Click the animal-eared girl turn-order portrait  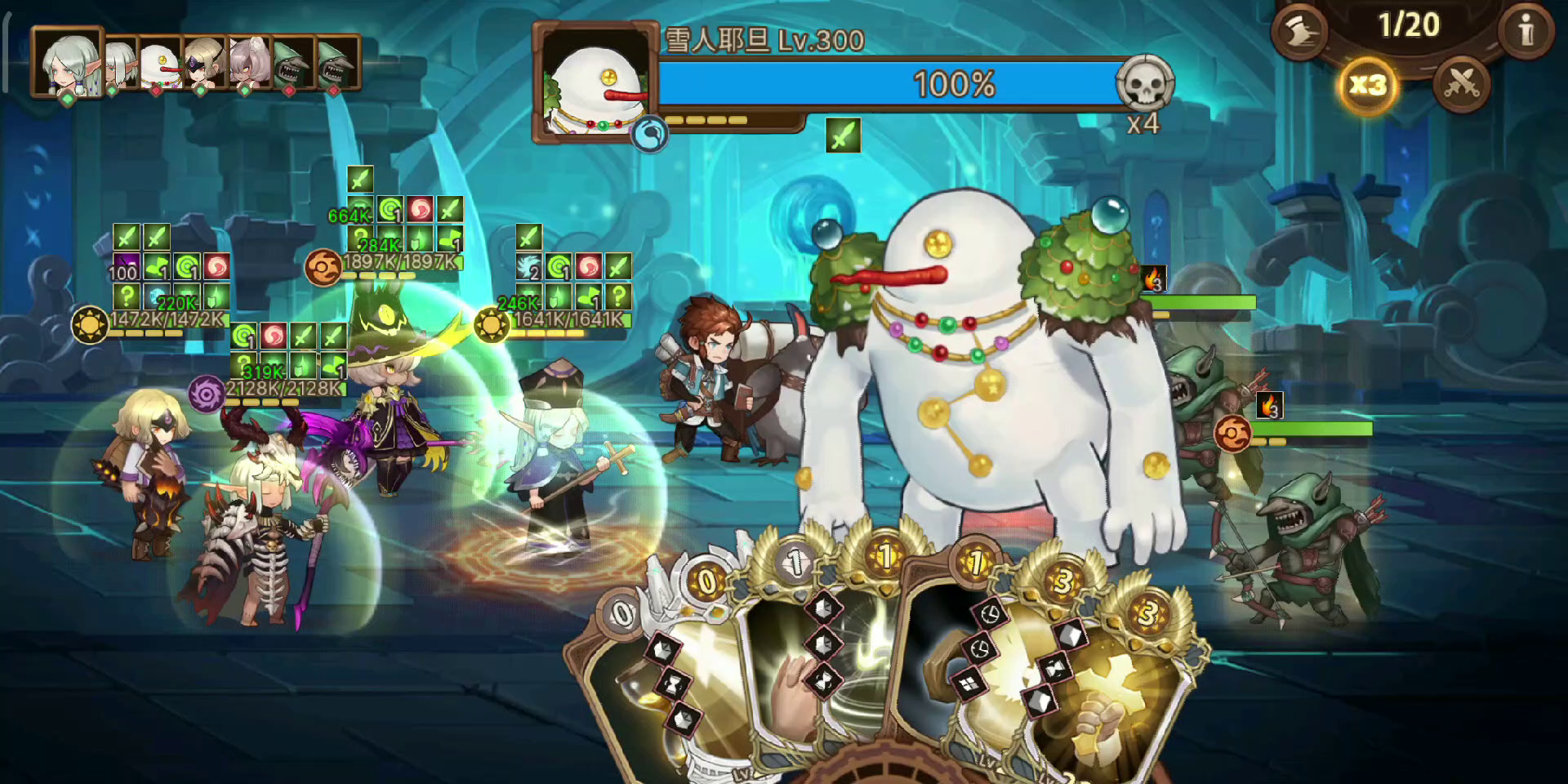pos(249,62)
